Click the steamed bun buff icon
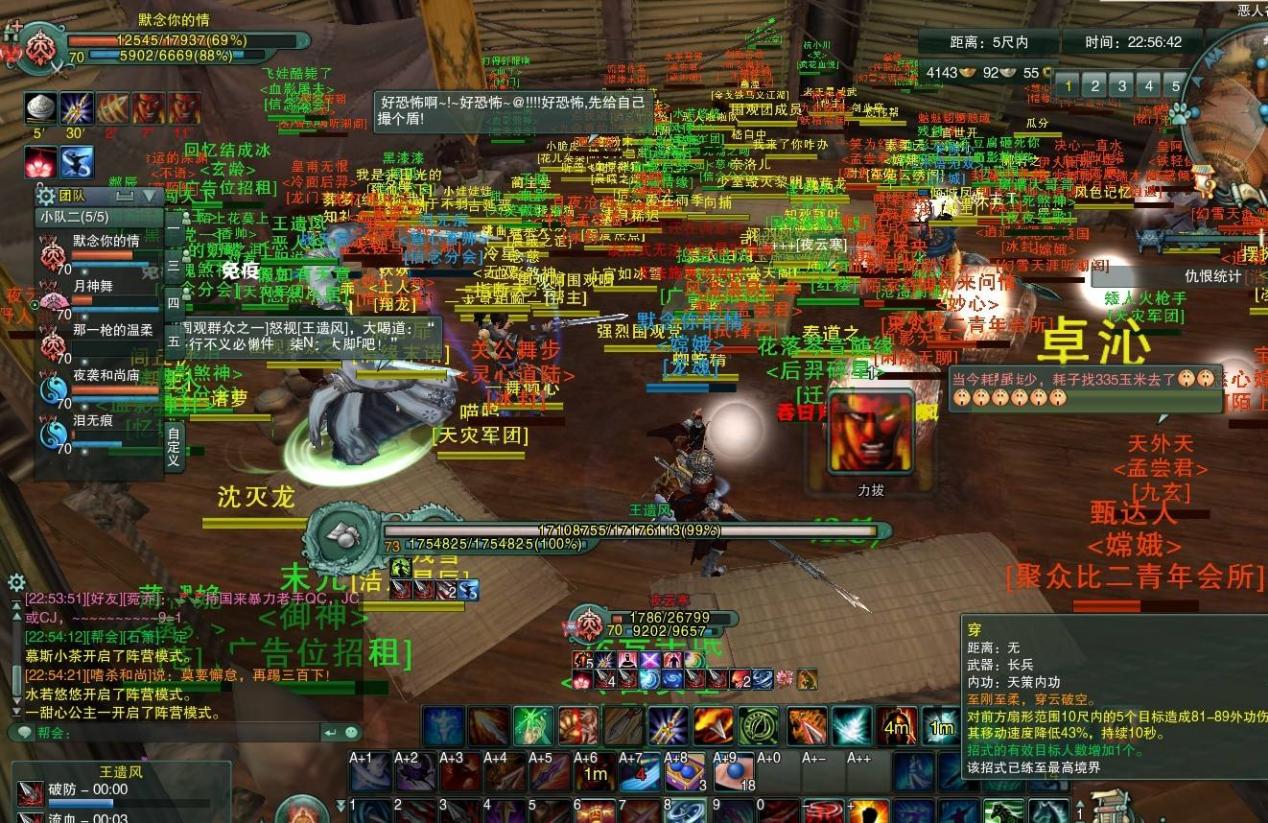The image size is (1268, 823). [41, 108]
